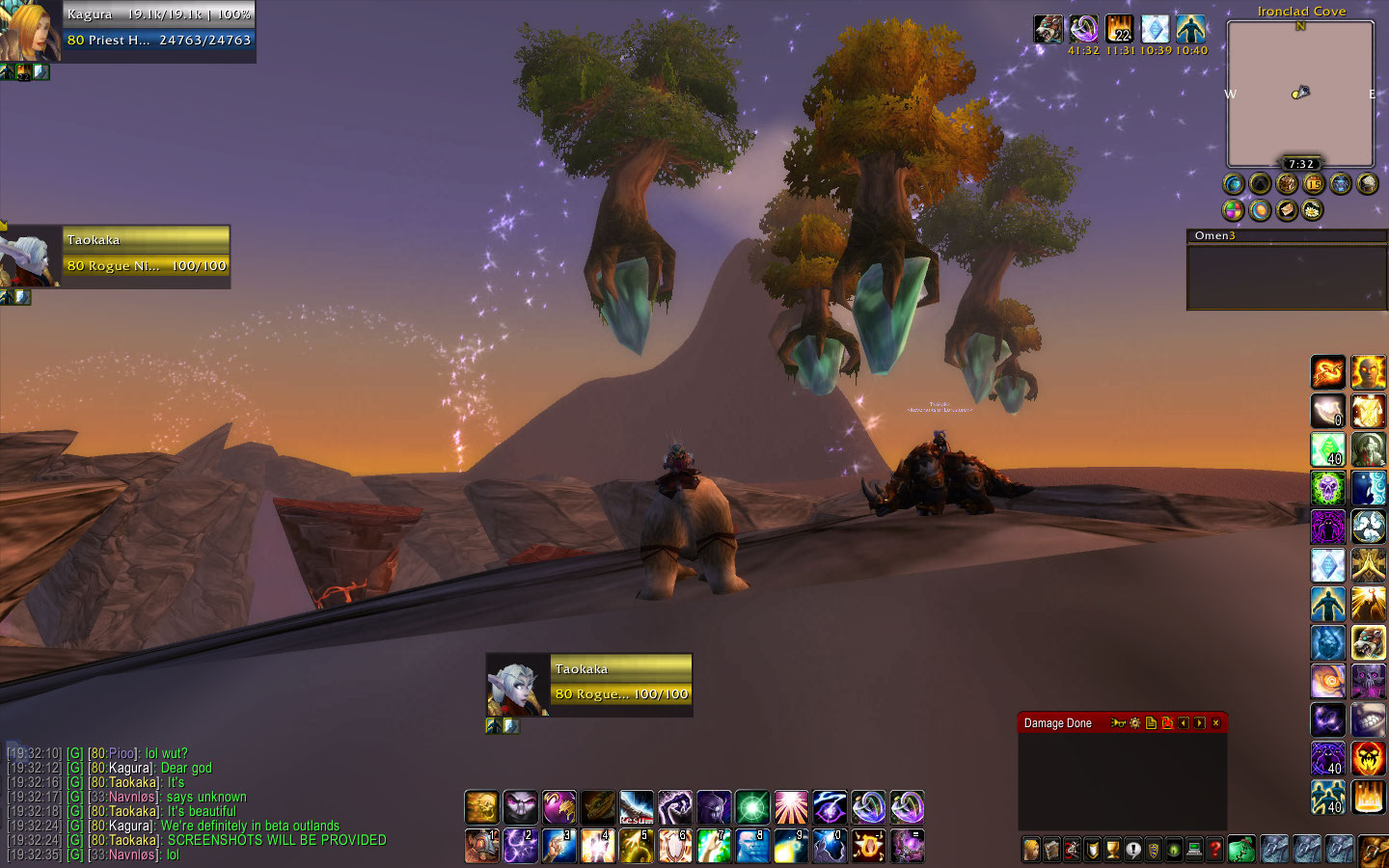
Task: Cast the green starburst spell on the action bar
Action: pos(752,807)
